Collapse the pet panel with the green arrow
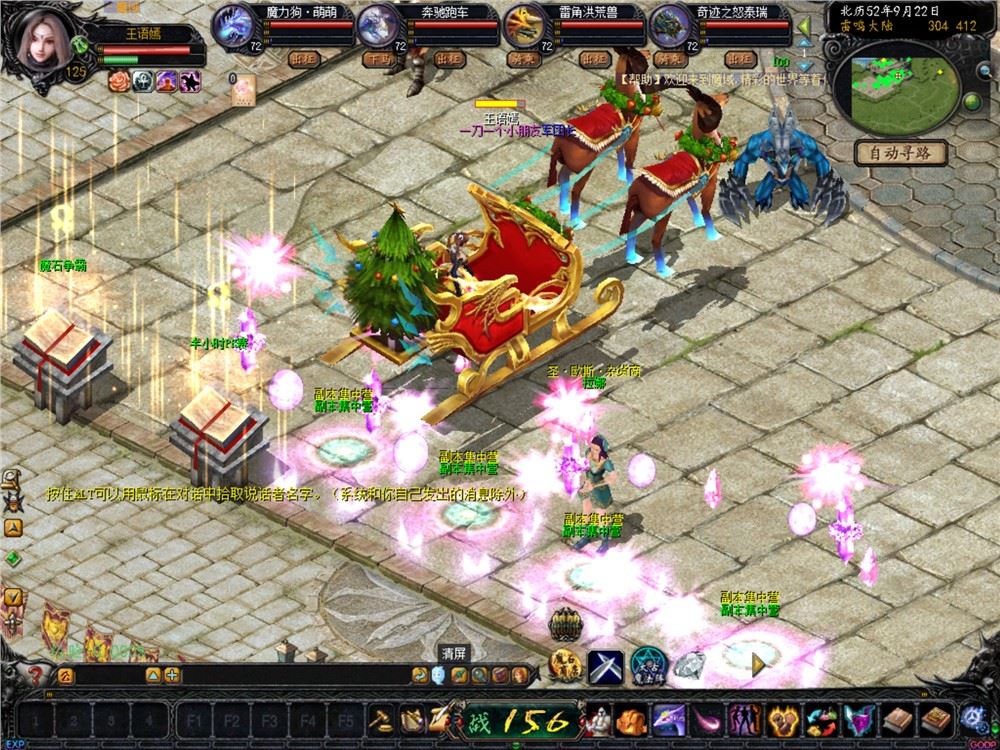 coord(804,25)
